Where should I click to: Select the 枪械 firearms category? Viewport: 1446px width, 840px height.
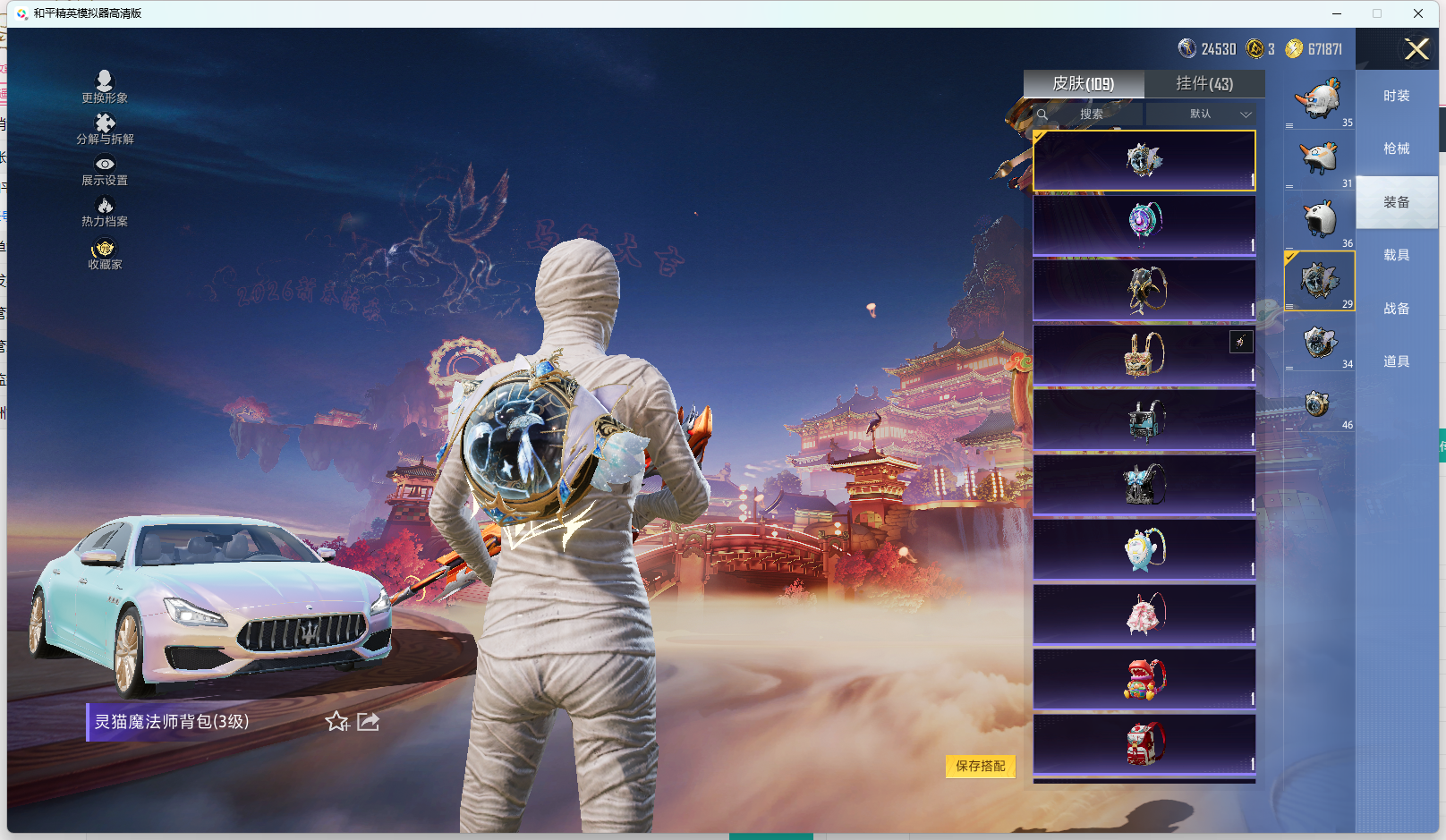[1396, 148]
